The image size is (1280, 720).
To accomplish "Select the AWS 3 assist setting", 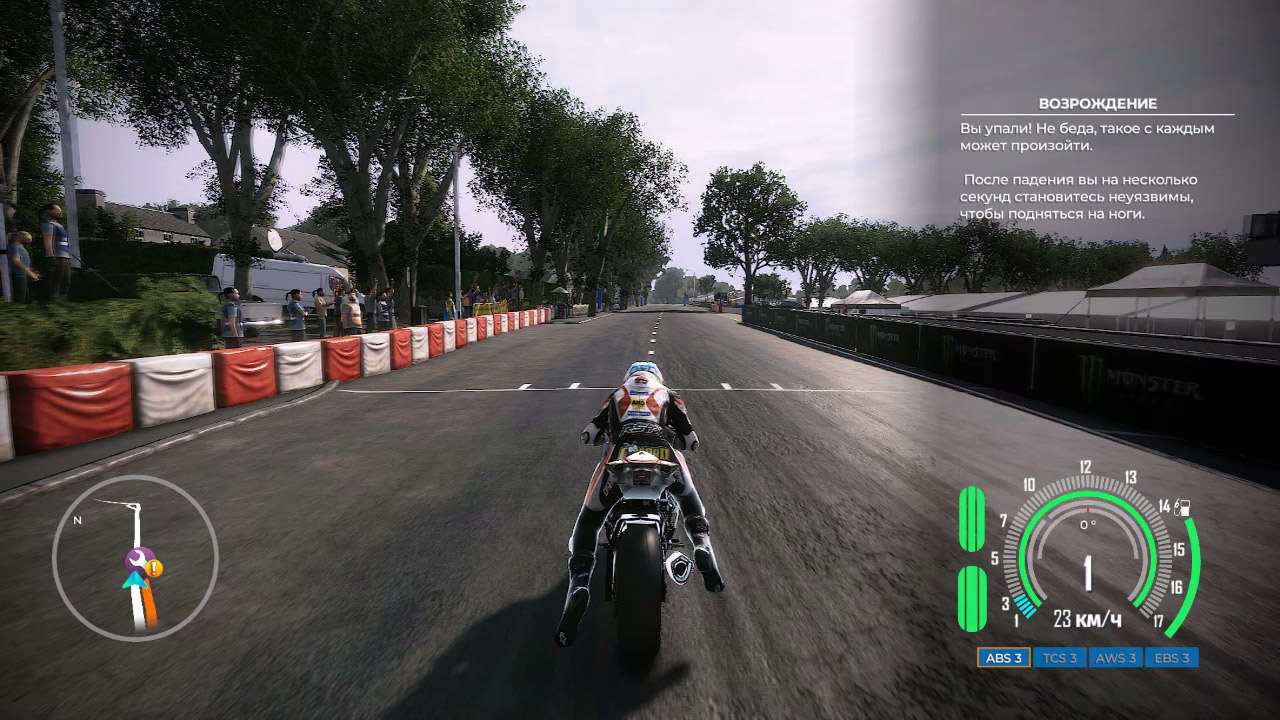I will 1115,657.
